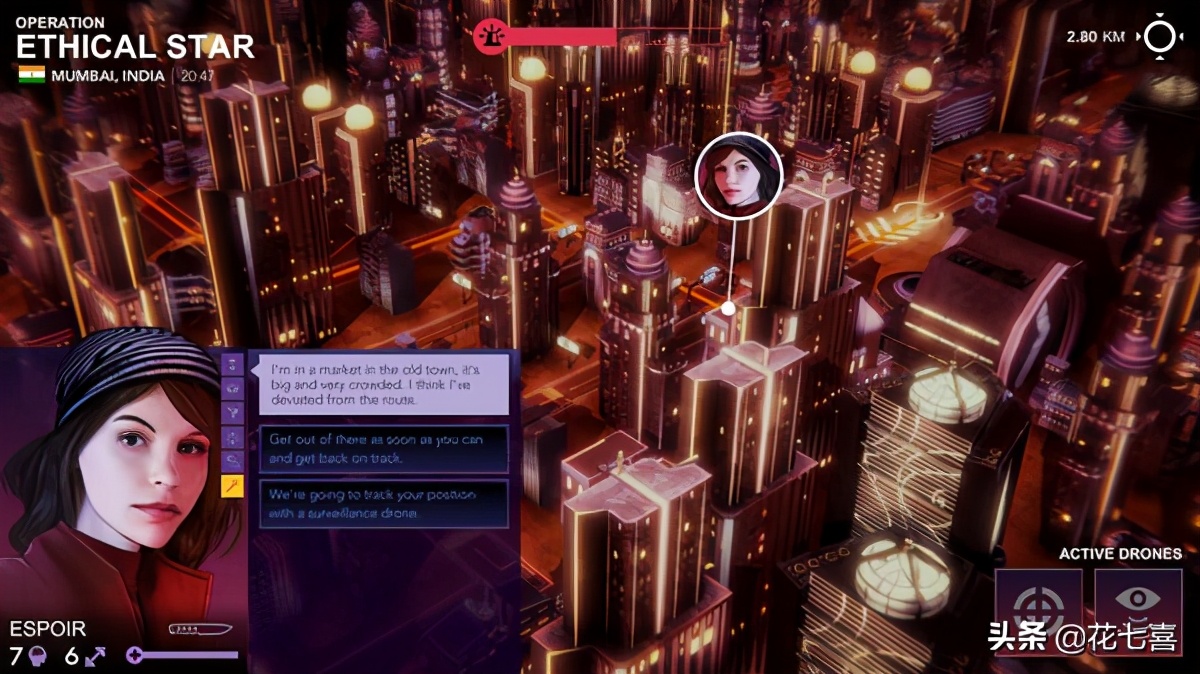Open the crosshair target drone

(x=1038, y=604)
